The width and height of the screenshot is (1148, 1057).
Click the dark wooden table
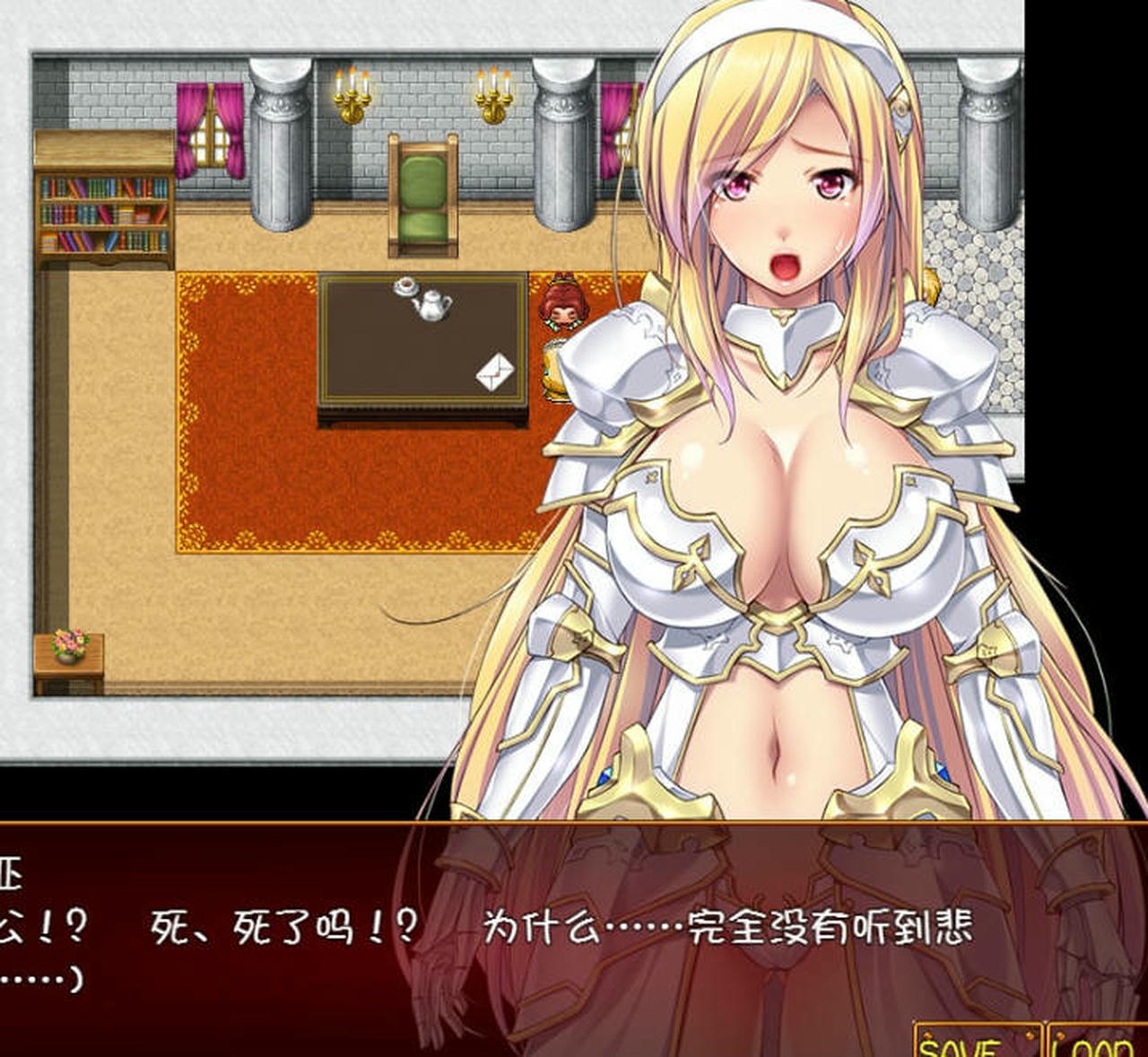[x=377, y=350]
